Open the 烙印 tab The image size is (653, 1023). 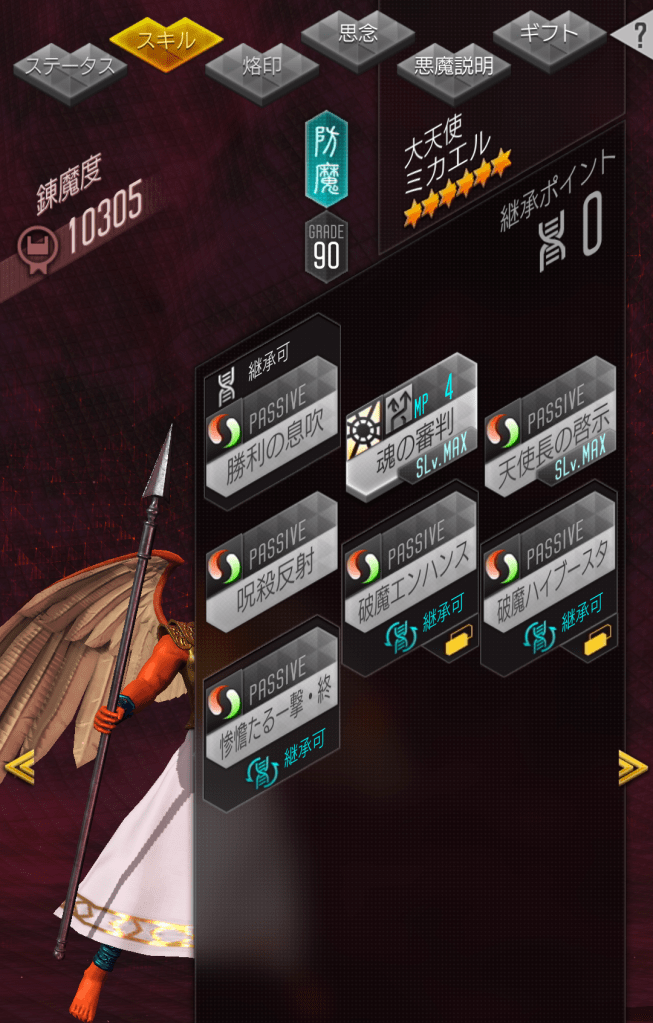point(262,68)
